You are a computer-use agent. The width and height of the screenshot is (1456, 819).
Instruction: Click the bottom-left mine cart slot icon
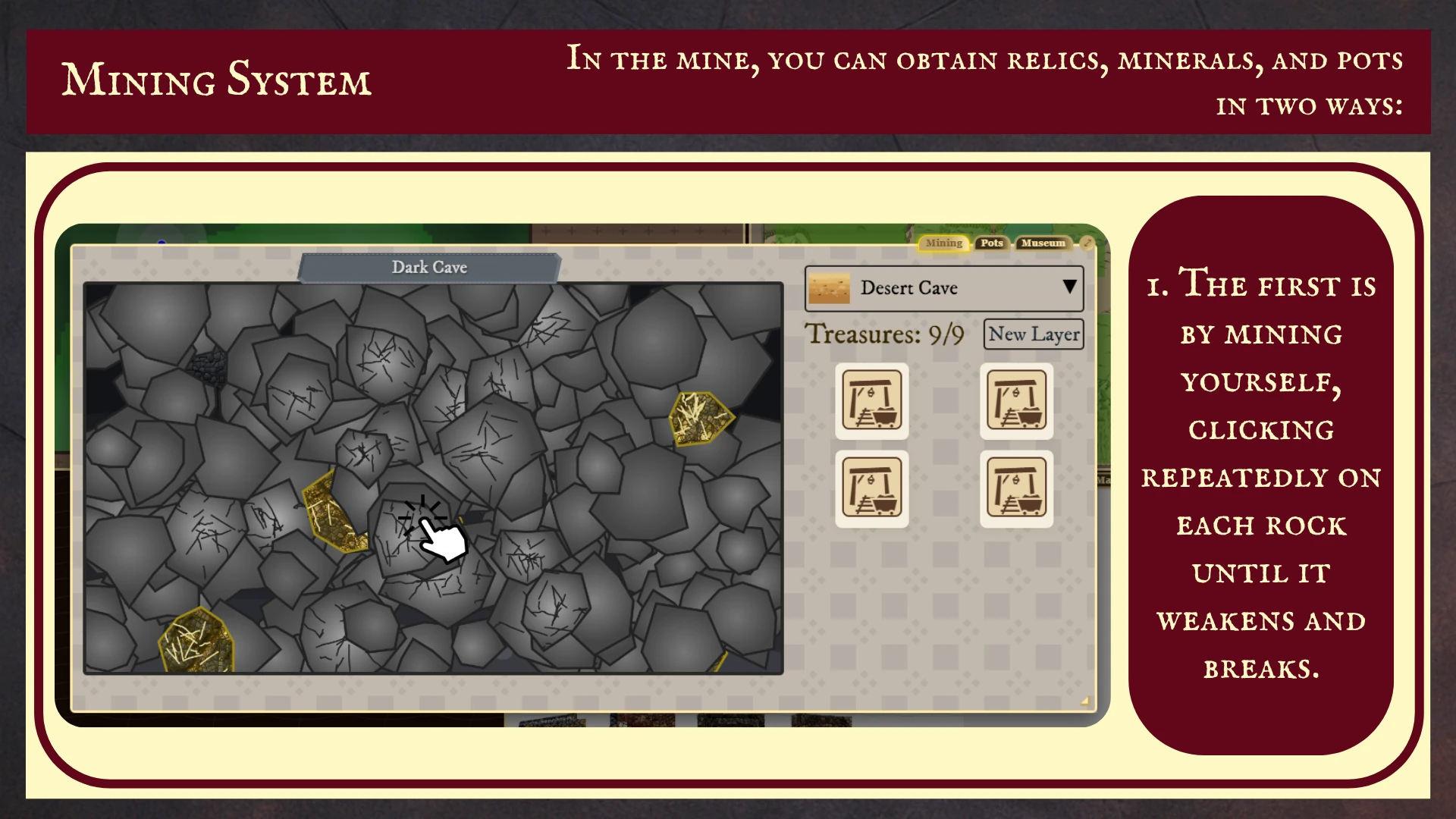[x=871, y=488]
